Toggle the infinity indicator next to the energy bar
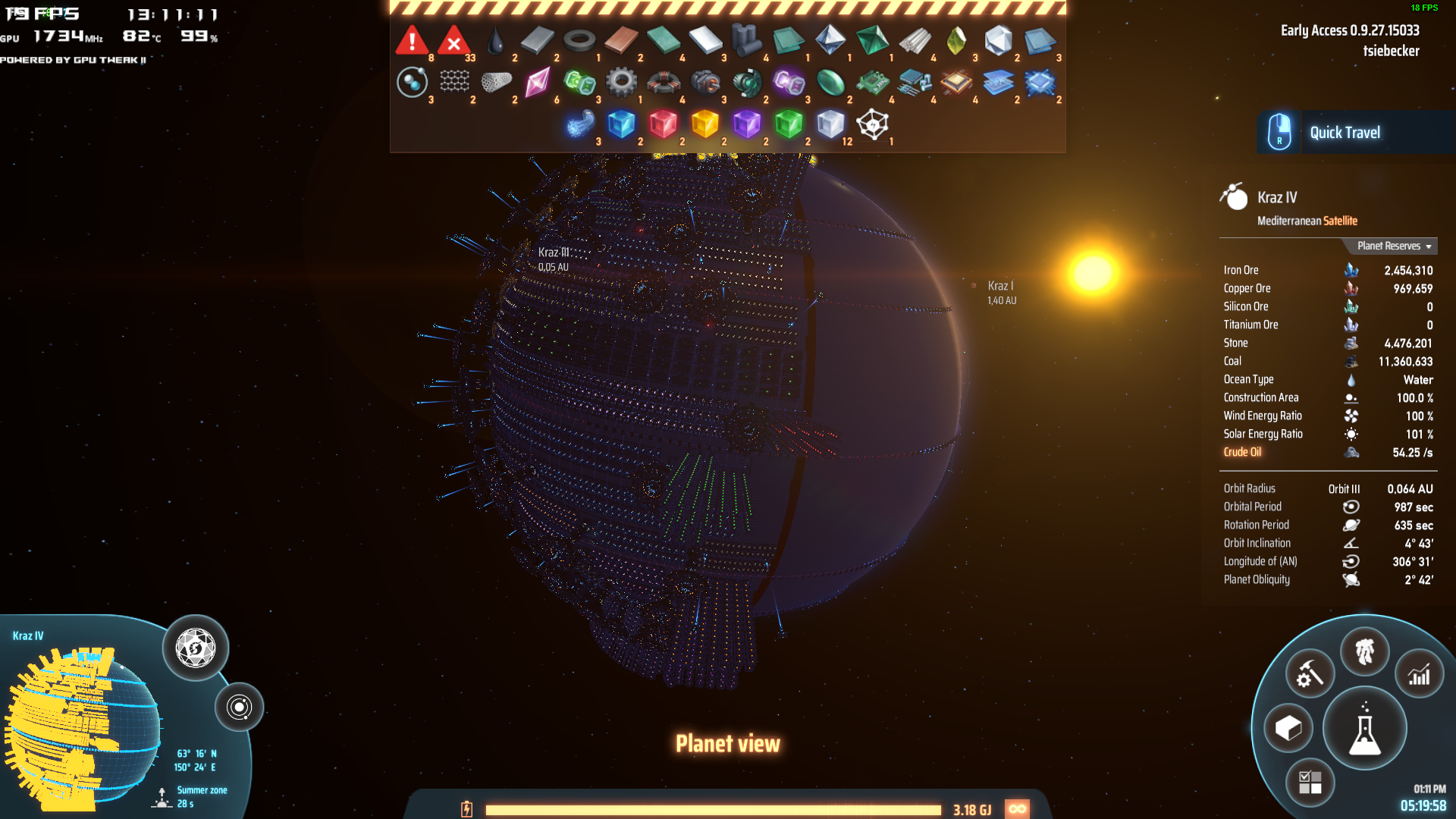 tap(1017, 808)
